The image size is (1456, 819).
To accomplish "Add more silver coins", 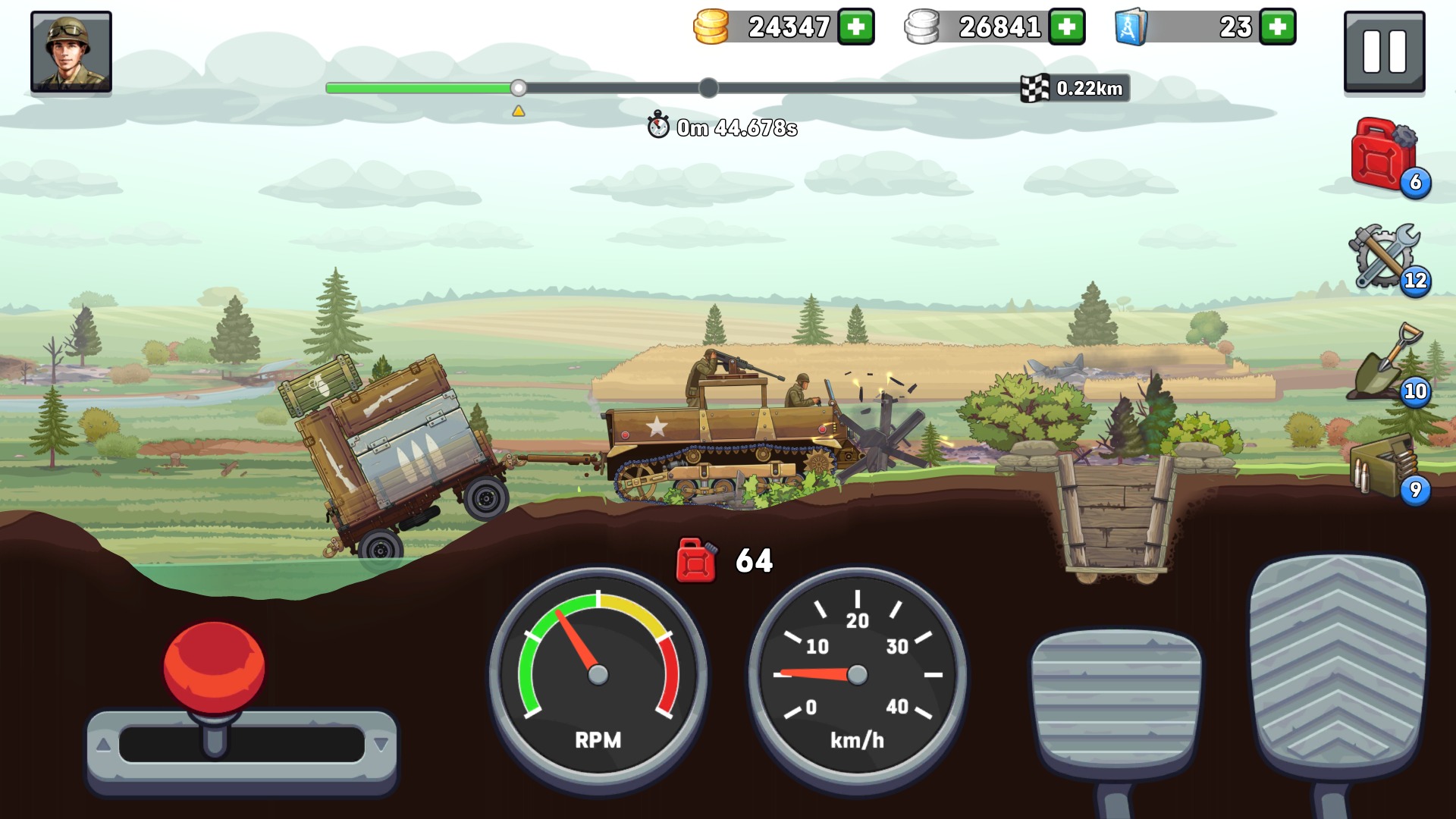I will coord(1067,27).
